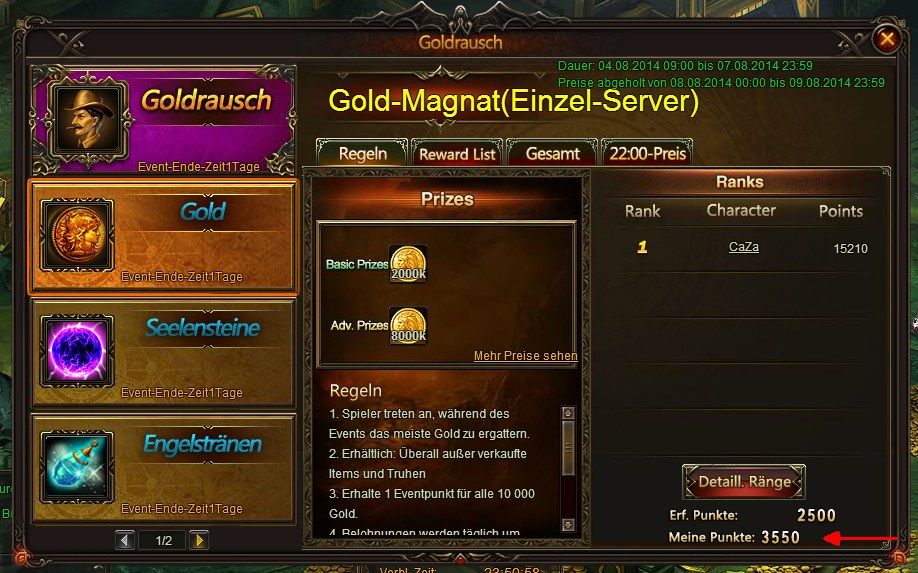Go to the previous event page arrow
The height and width of the screenshot is (573, 918).
[x=125, y=540]
